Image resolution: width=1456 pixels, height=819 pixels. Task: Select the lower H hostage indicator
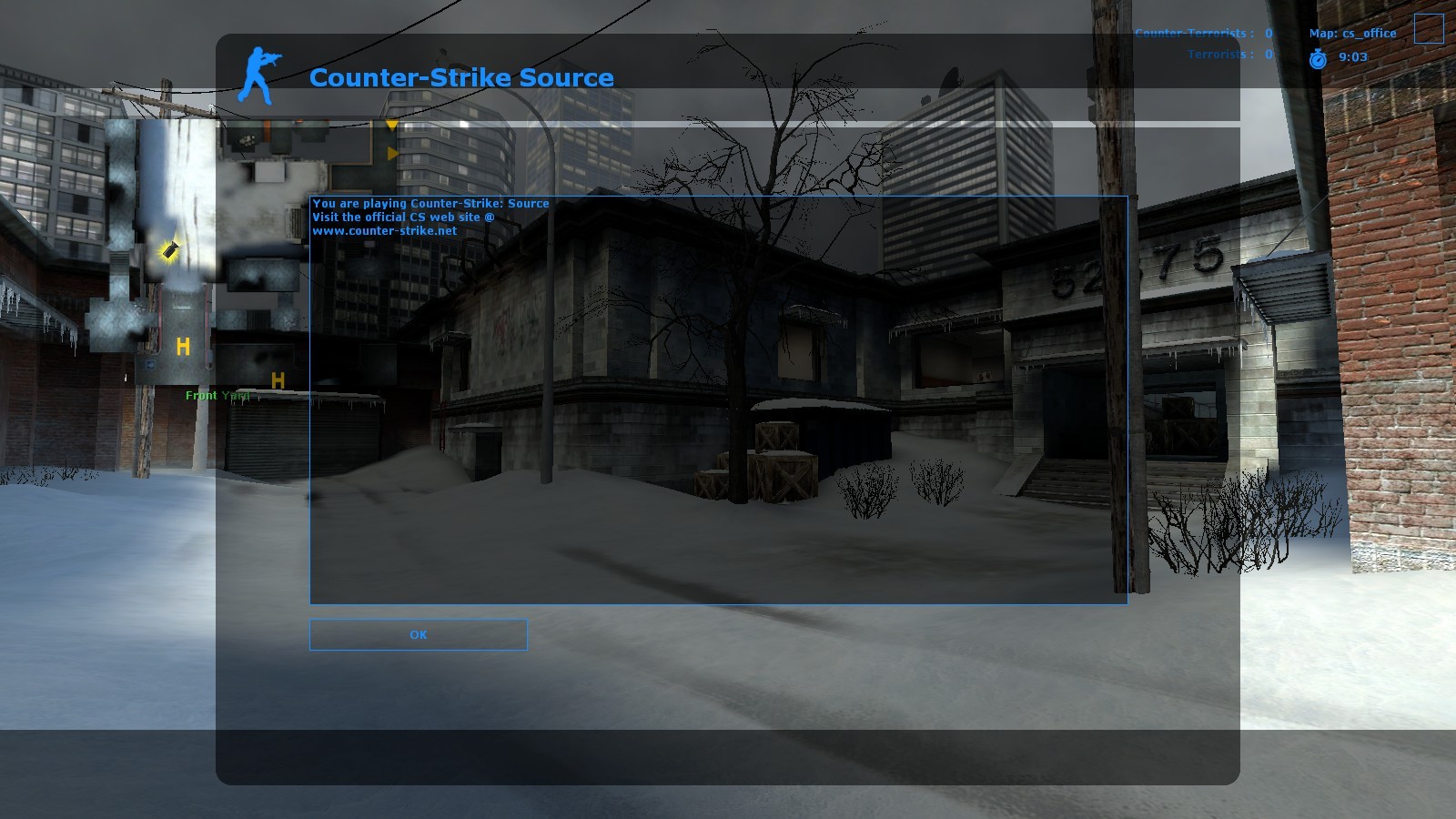[x=277, y=381]
